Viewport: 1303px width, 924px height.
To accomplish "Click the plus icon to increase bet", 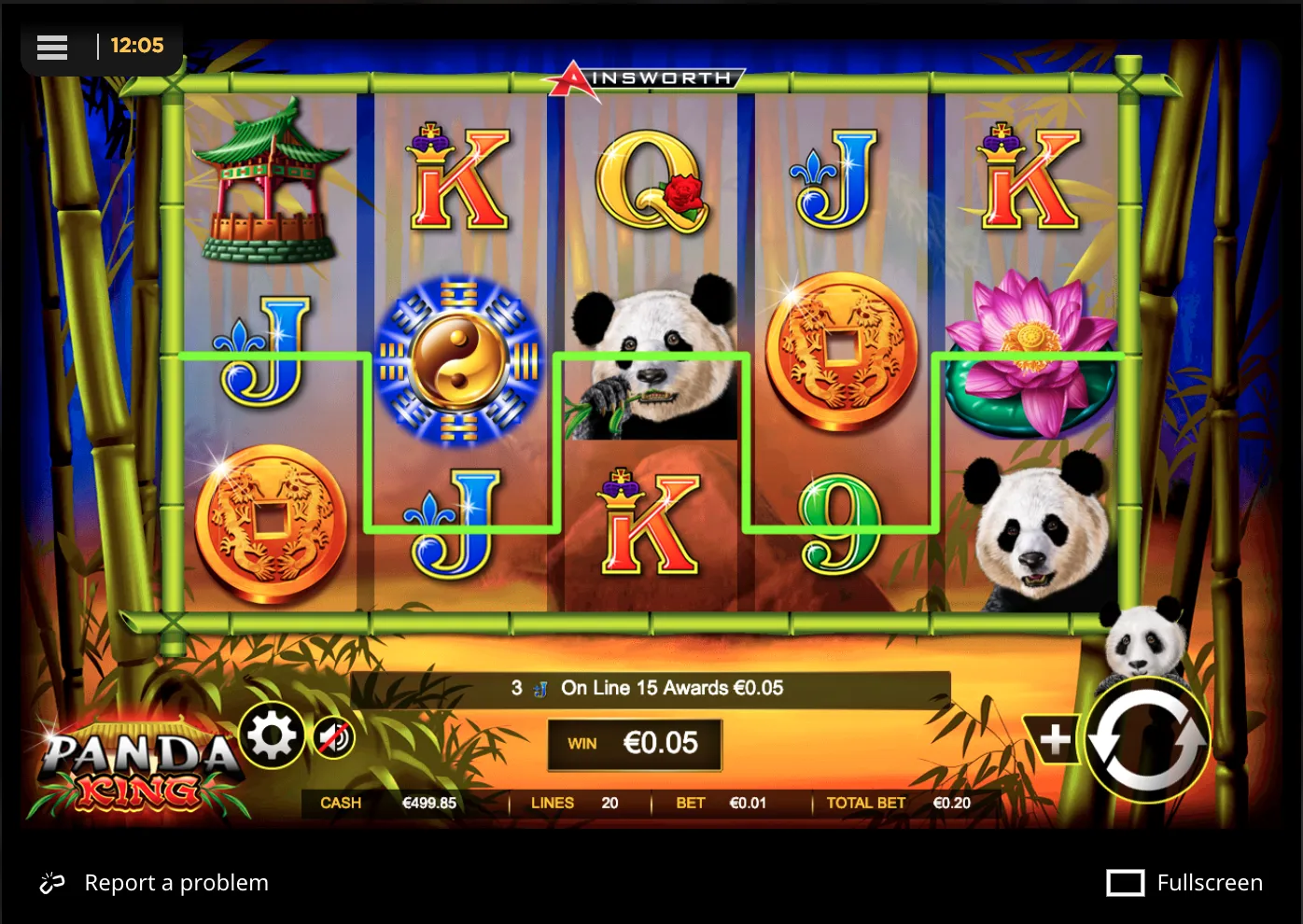I will click(1055, 741).
